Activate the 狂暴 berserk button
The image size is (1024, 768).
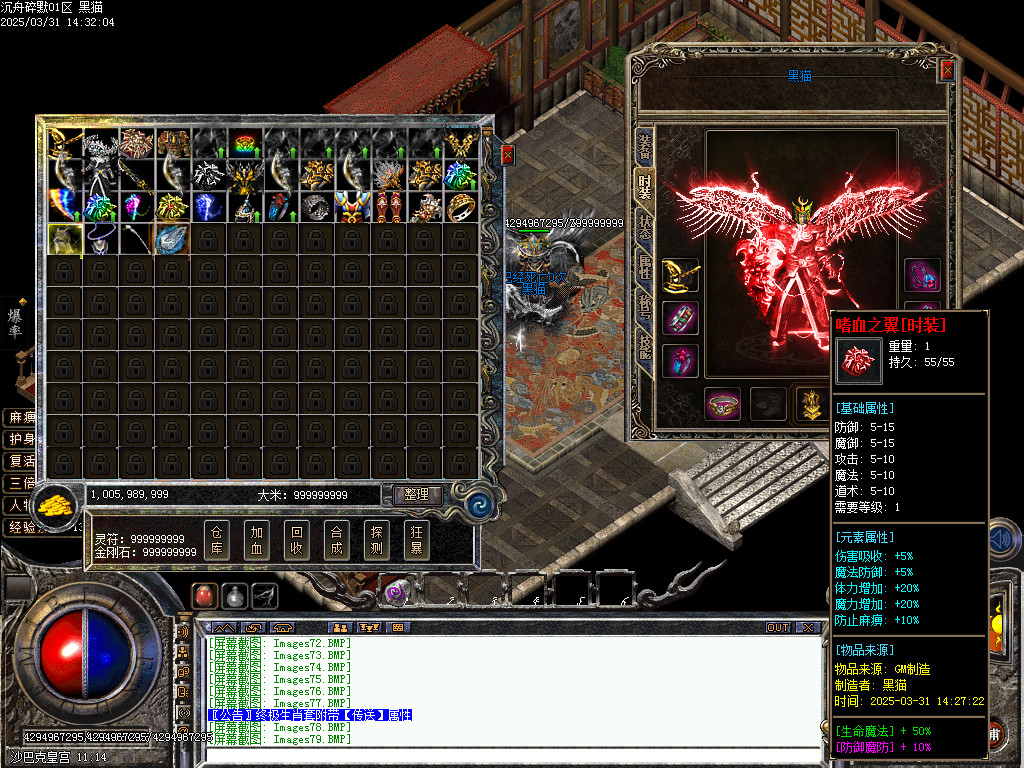[x=417, y=540]
